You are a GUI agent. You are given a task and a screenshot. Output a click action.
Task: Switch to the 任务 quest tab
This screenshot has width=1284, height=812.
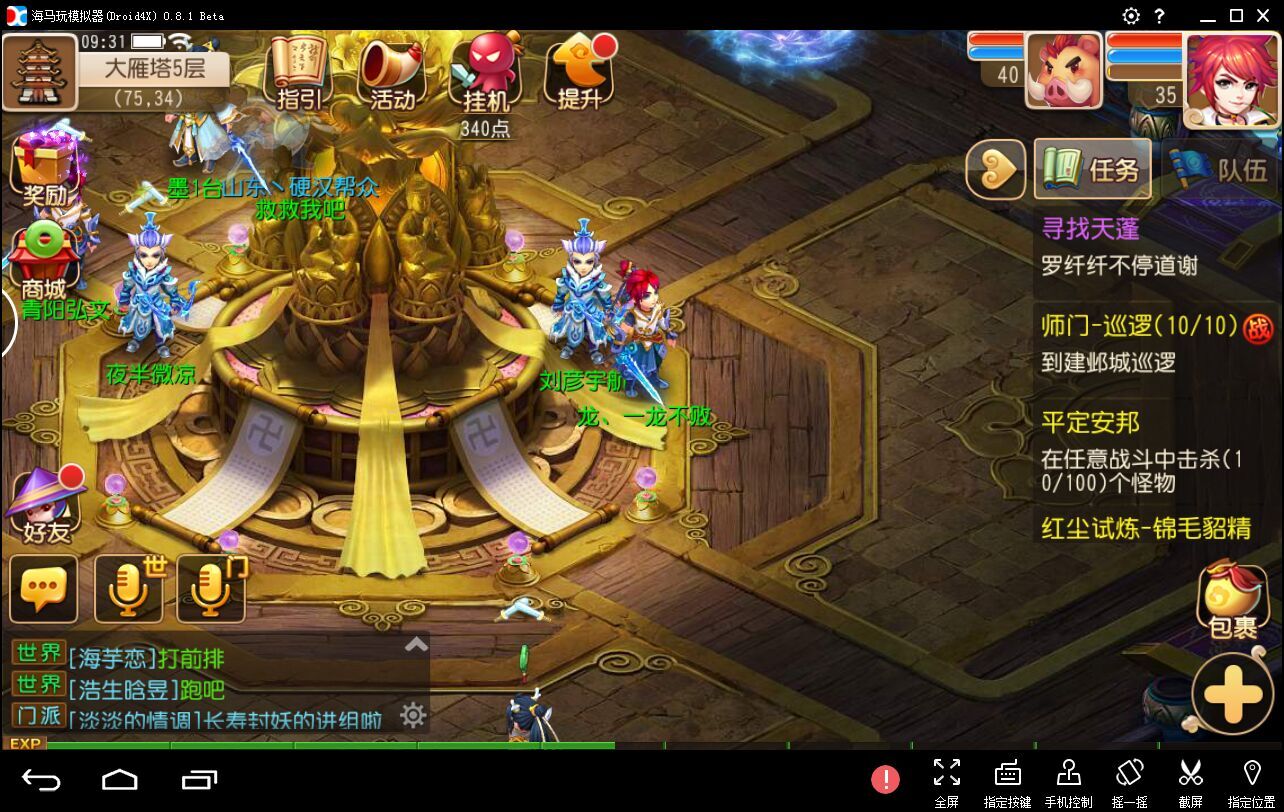[1091, 169]
